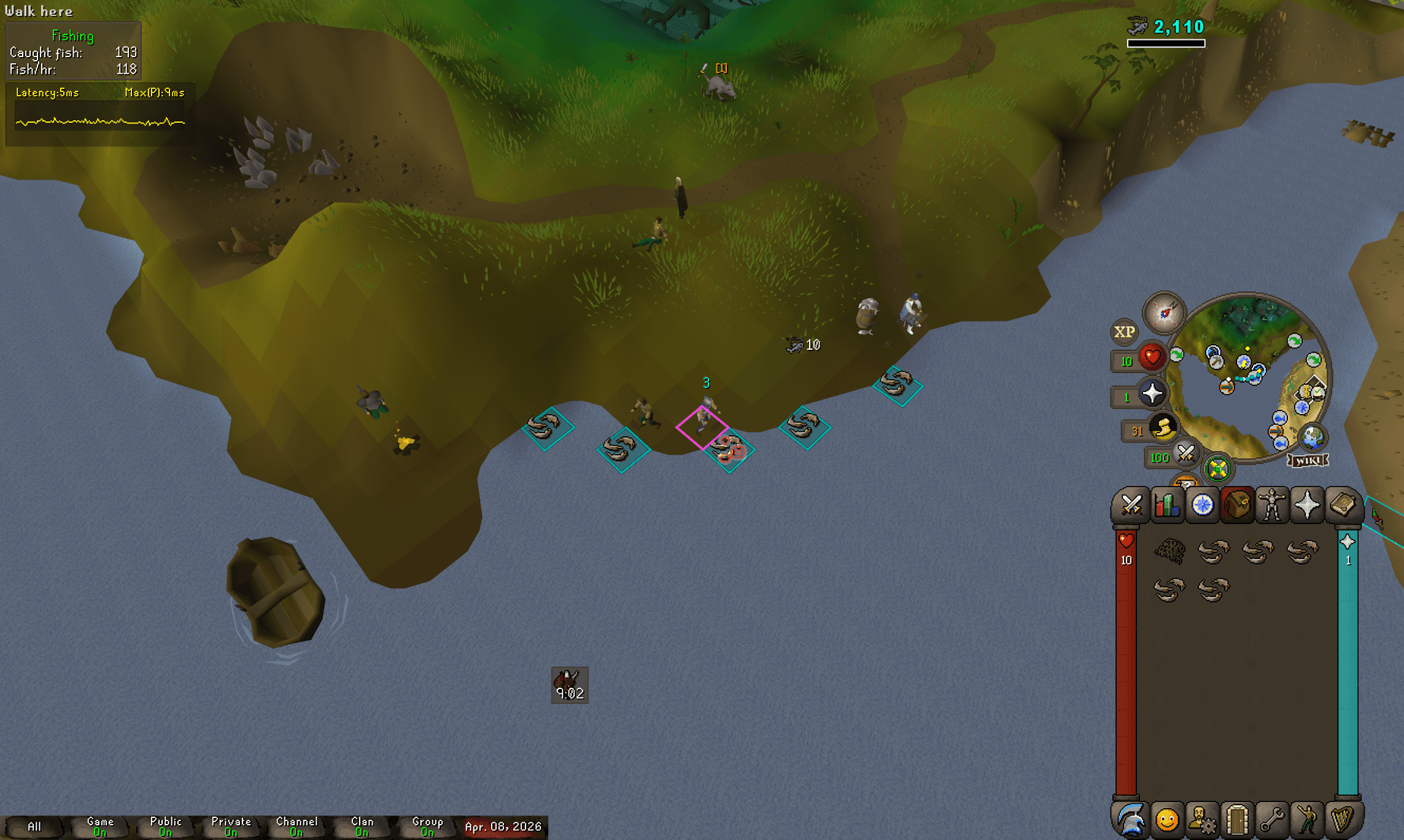The width and height of the screenshot is (1404, 840).
Task: Show the Worn Equipment tab
Action: pyautogui.click(x=1272, y=506)
